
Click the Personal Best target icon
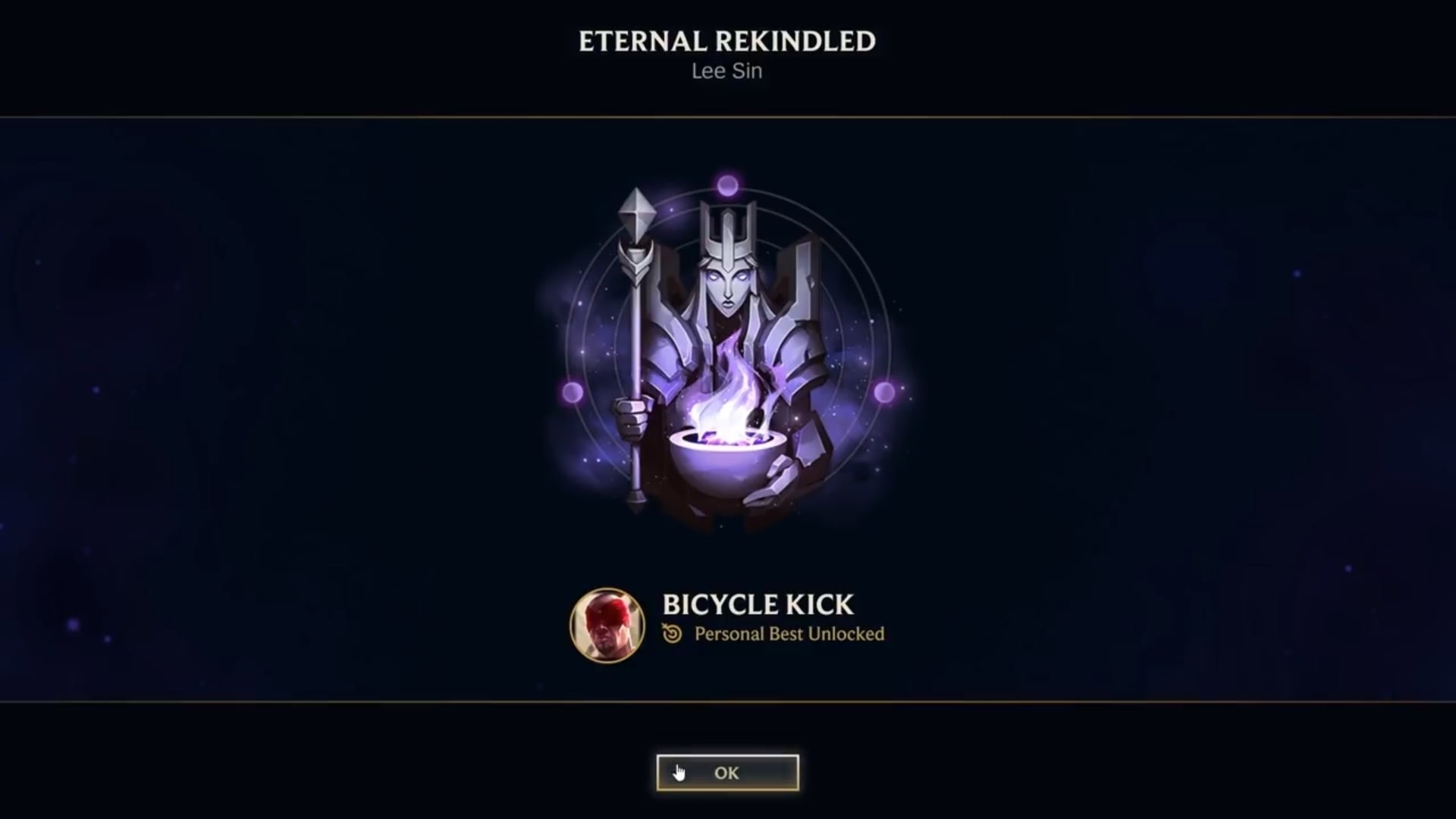pyautogui.click(x=671, y=635)
